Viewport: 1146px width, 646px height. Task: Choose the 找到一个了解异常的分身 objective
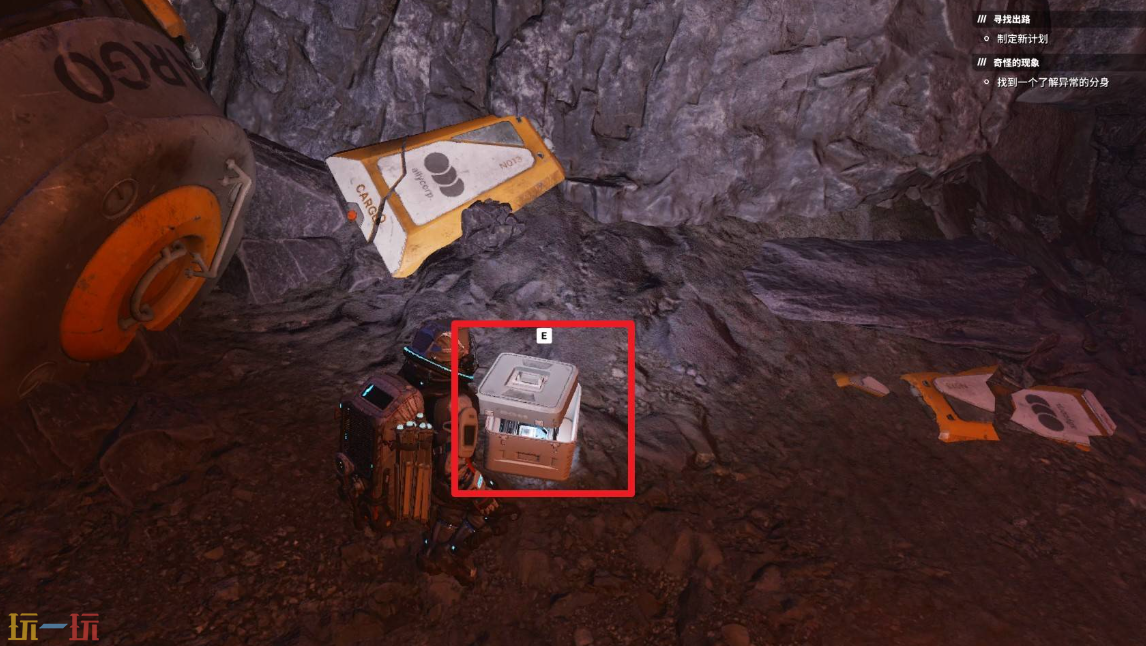click(1052, 82)
